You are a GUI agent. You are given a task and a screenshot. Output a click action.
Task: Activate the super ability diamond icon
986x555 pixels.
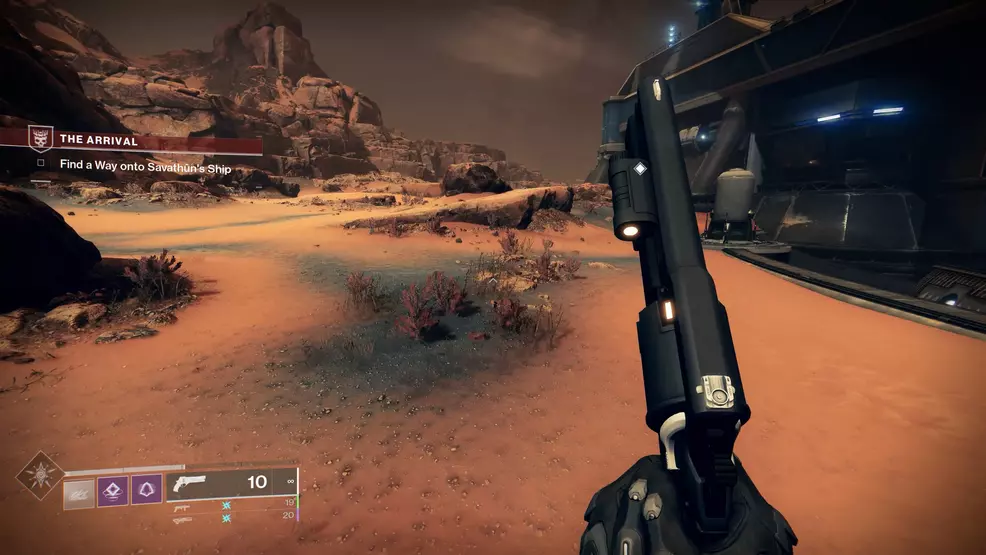(39, 475)
